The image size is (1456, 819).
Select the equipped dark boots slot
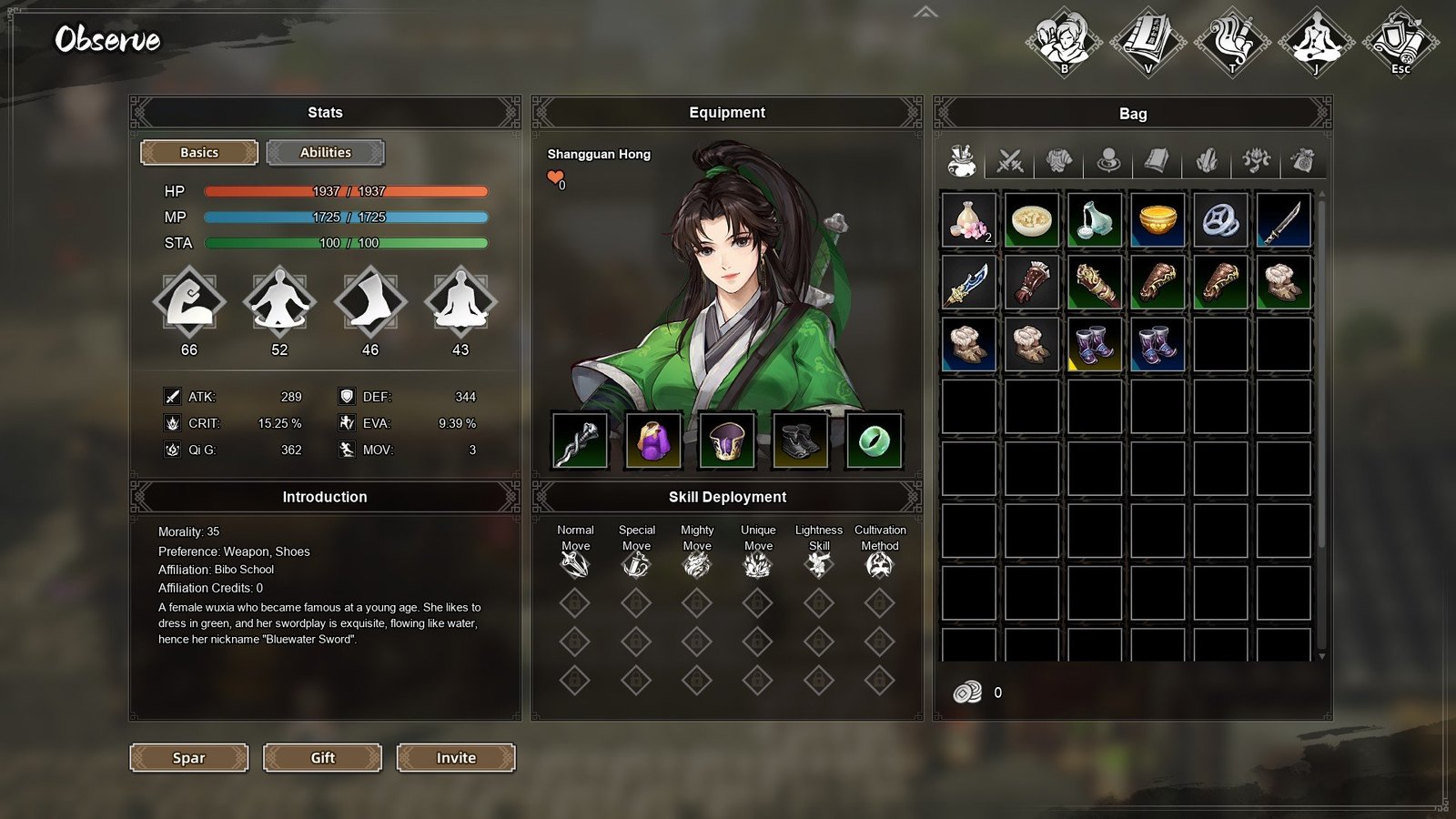tap(800, 440)
